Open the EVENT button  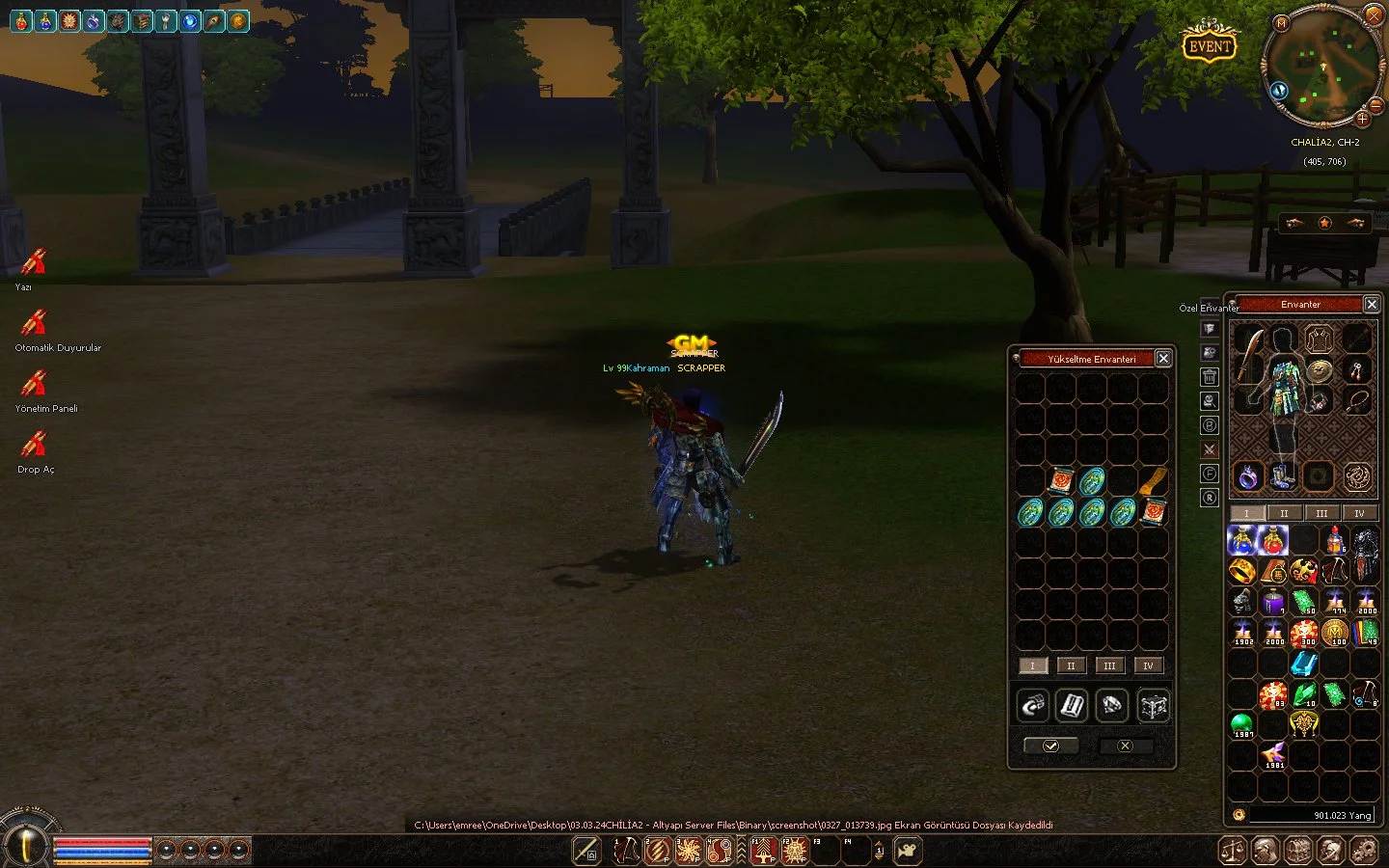coord(1210,45)
